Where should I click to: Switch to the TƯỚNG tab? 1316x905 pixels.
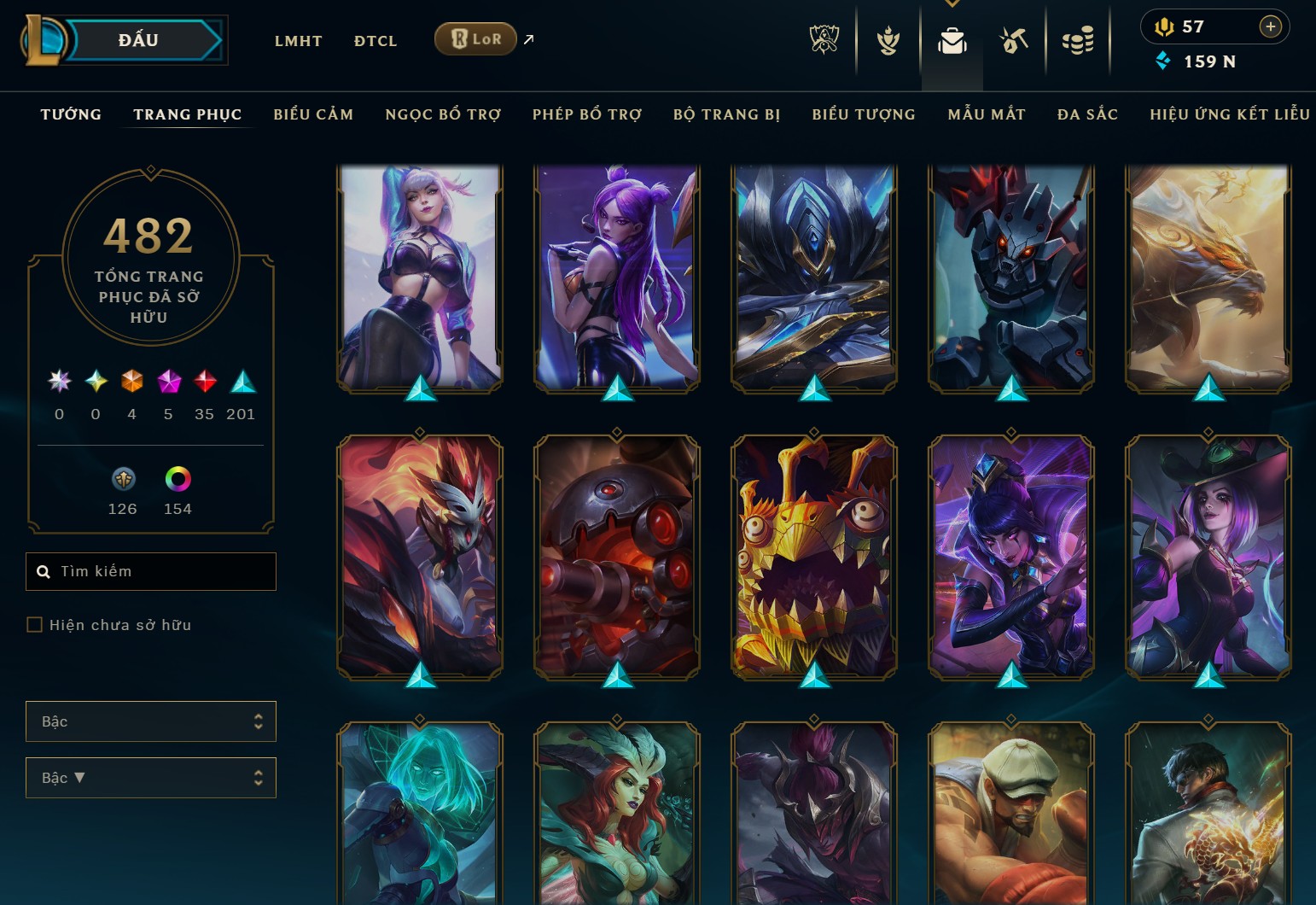(x=70, y=114)
